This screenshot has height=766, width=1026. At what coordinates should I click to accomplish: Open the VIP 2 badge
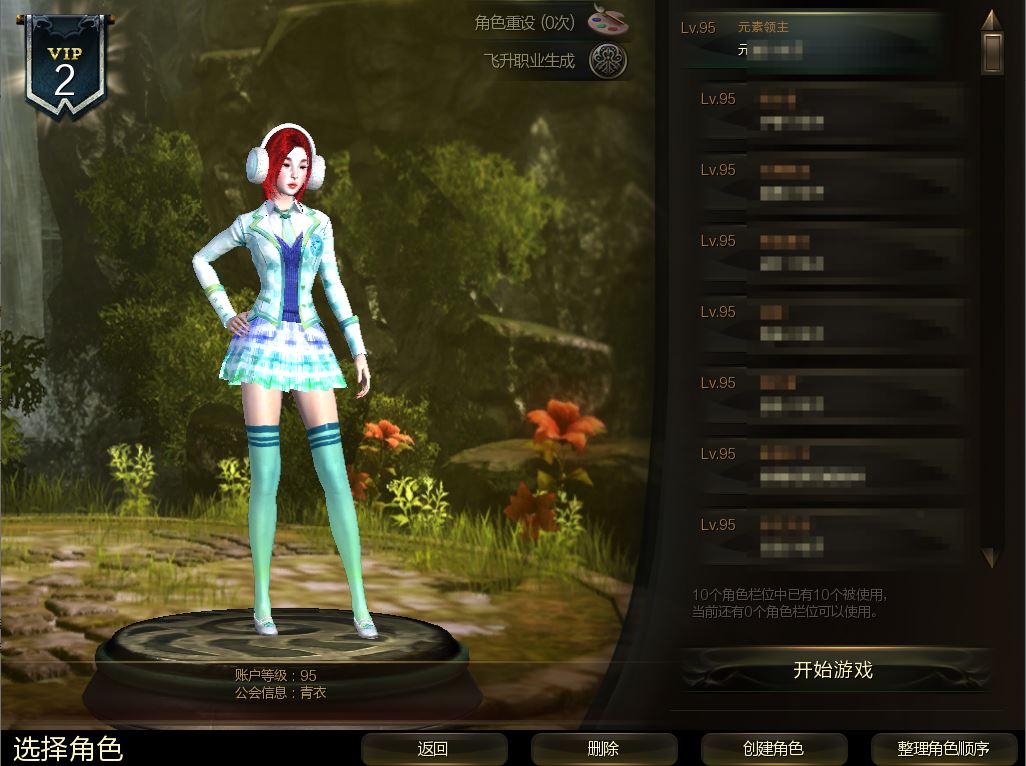click(64, 70)
